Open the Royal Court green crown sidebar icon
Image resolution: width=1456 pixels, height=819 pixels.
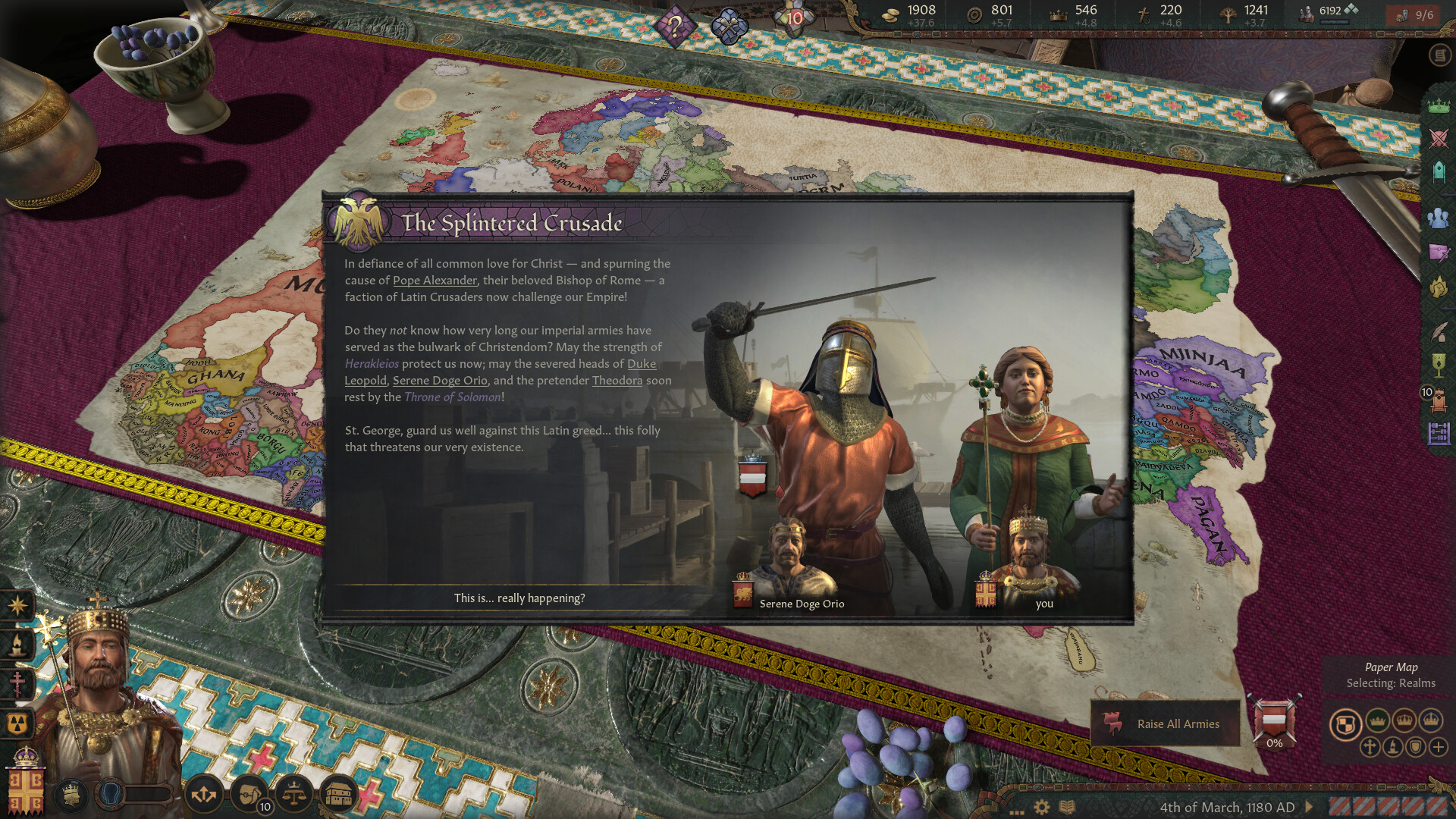(x=1437, y=106)
